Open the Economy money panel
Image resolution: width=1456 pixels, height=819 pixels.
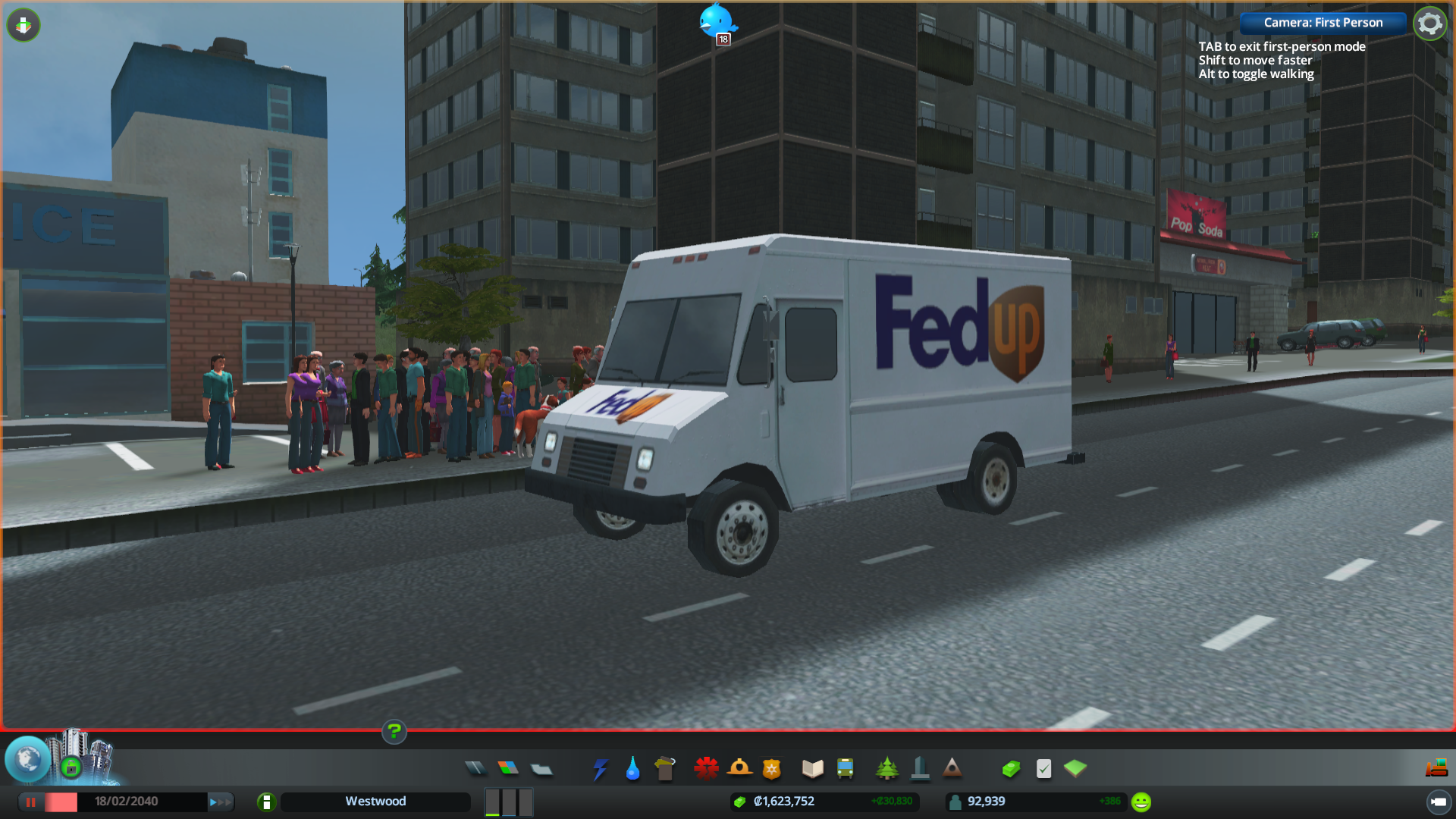tap(1011, 769)
